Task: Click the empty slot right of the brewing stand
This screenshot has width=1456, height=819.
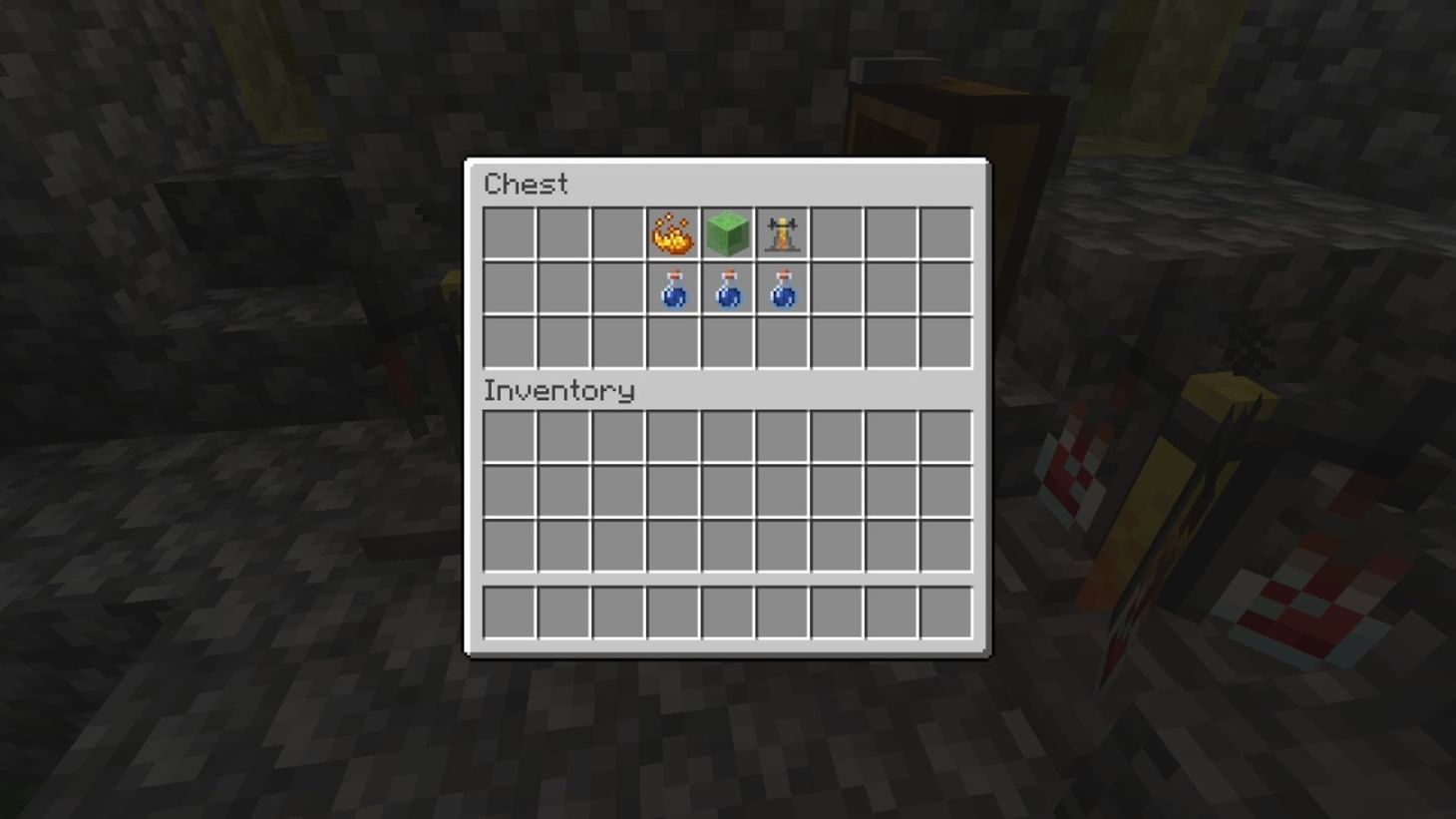Action: click(x=836, y=232)
